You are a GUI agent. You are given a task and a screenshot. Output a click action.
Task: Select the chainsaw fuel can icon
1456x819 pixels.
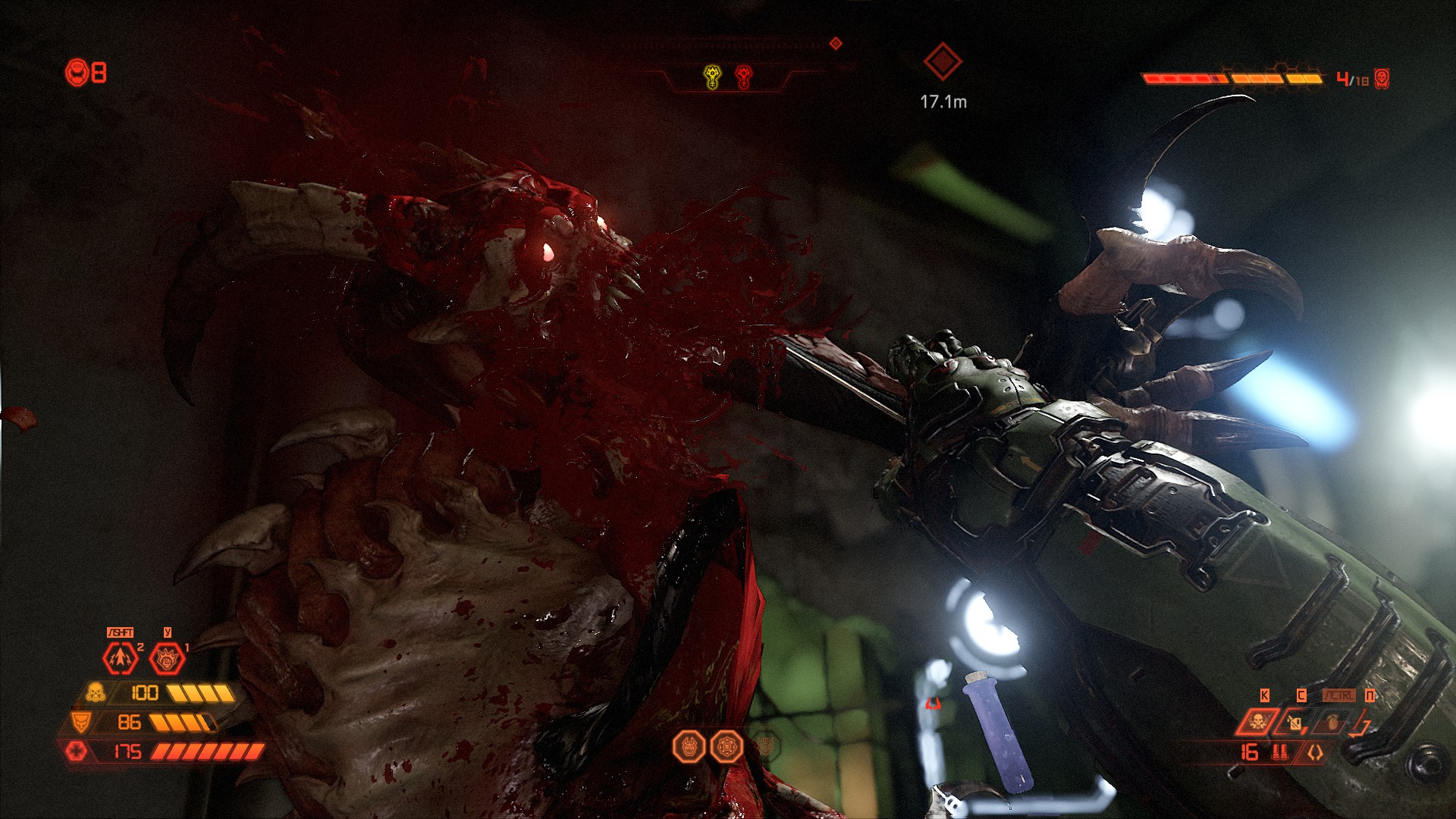(1294, 723)
